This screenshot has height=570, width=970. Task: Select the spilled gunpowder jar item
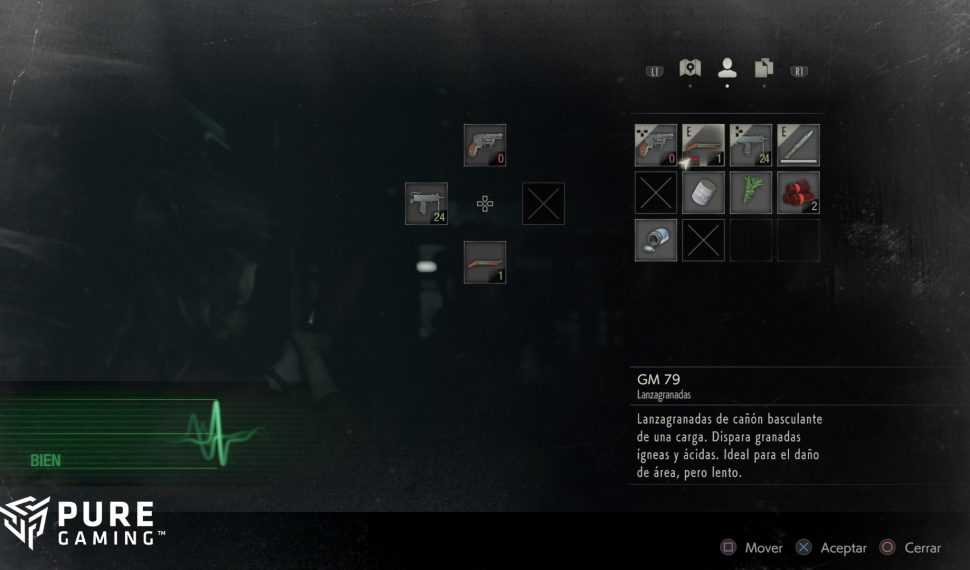656,240
